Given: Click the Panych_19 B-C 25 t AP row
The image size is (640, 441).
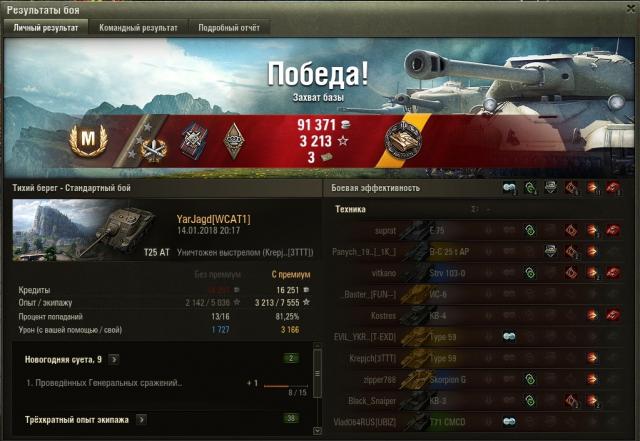Looking at the screenshot, I should click(480, 250).
